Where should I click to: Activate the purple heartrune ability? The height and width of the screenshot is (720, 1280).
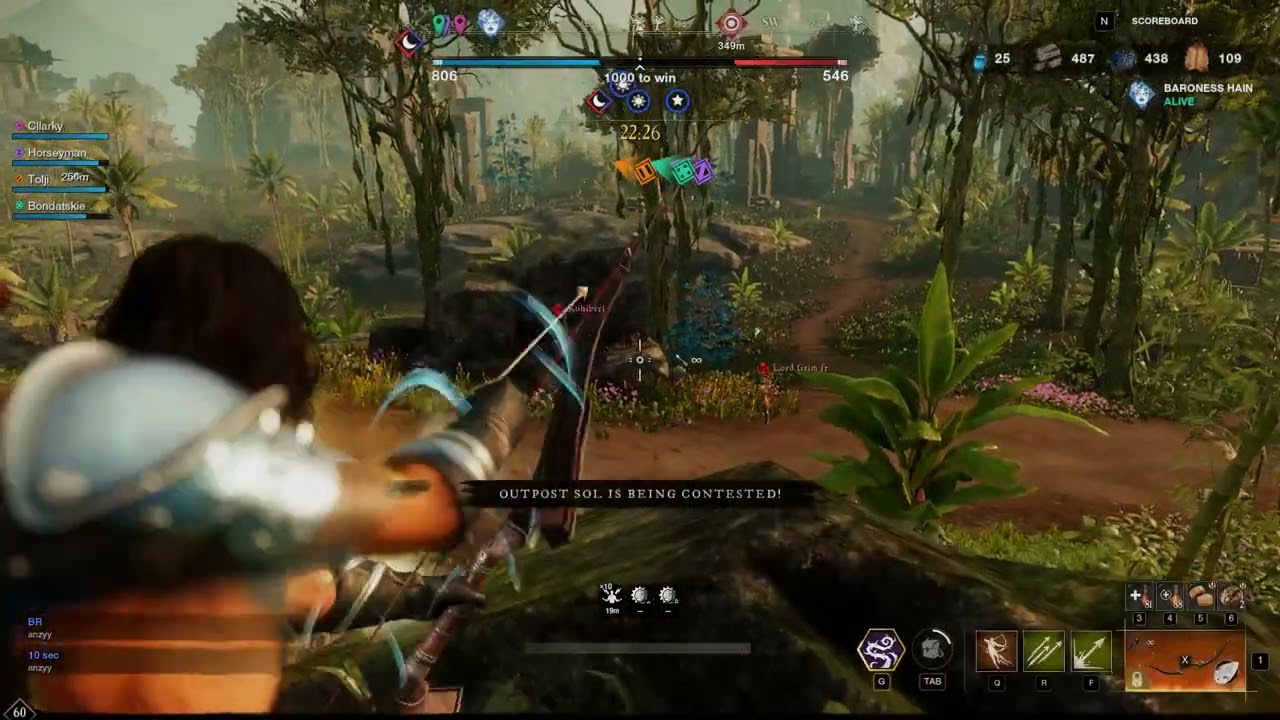point(881,650)
